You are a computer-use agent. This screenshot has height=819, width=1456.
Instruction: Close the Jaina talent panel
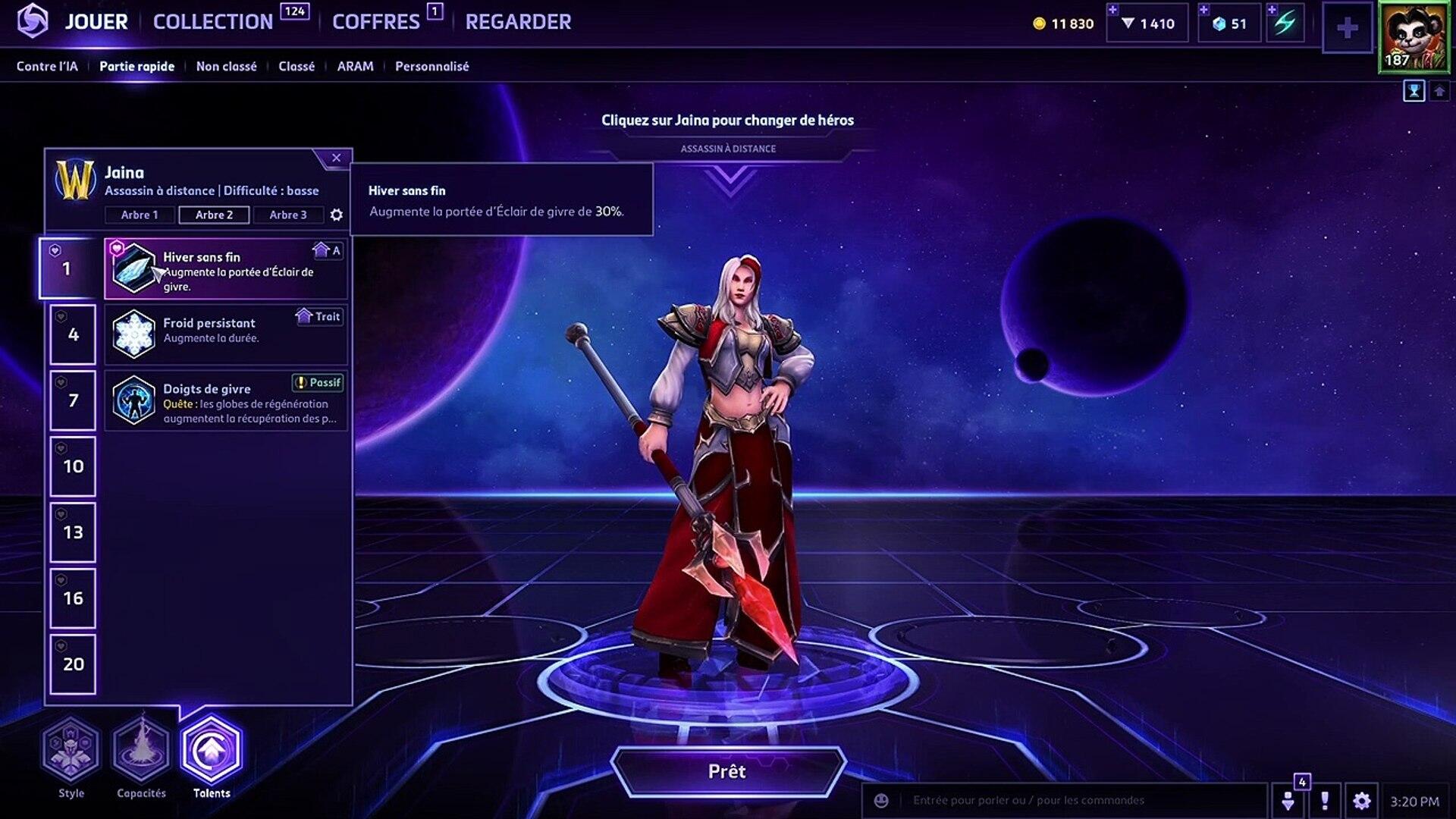(336, 158)
